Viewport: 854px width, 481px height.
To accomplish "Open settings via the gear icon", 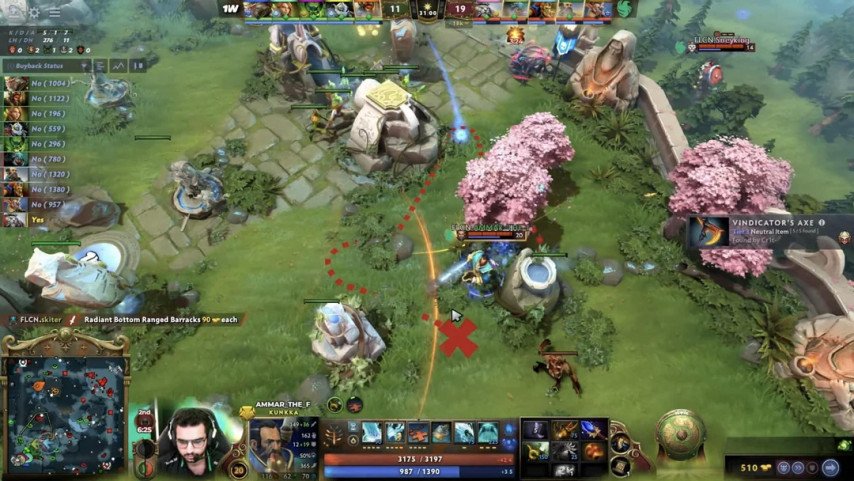I will point(34,13).
